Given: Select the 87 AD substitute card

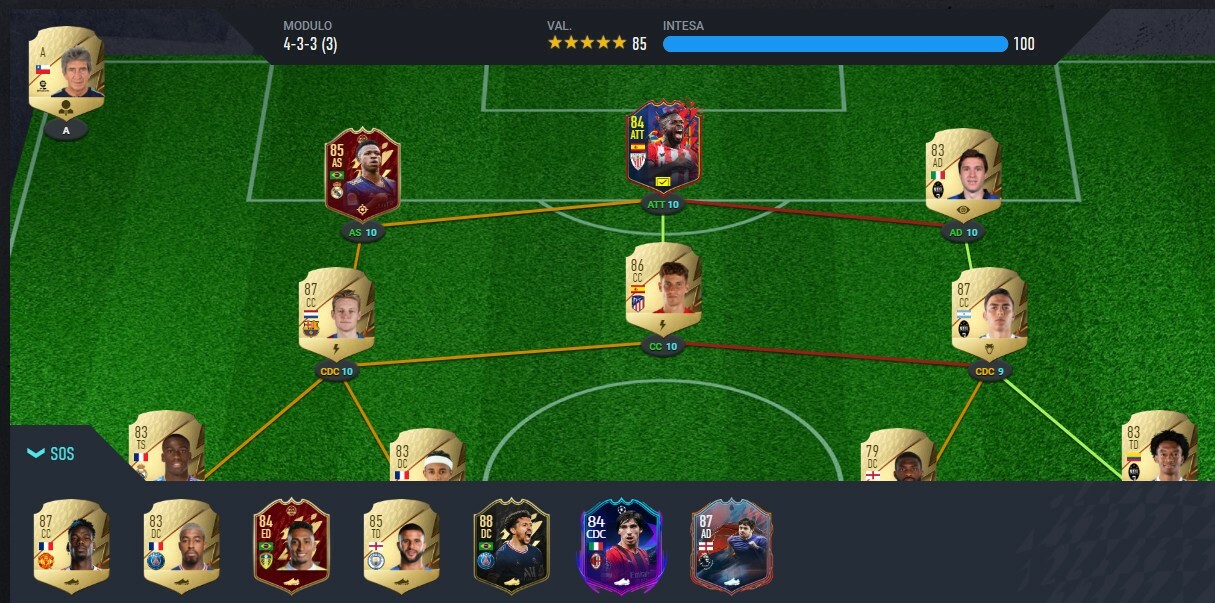Looking at the screenshot, I should 731,547.
